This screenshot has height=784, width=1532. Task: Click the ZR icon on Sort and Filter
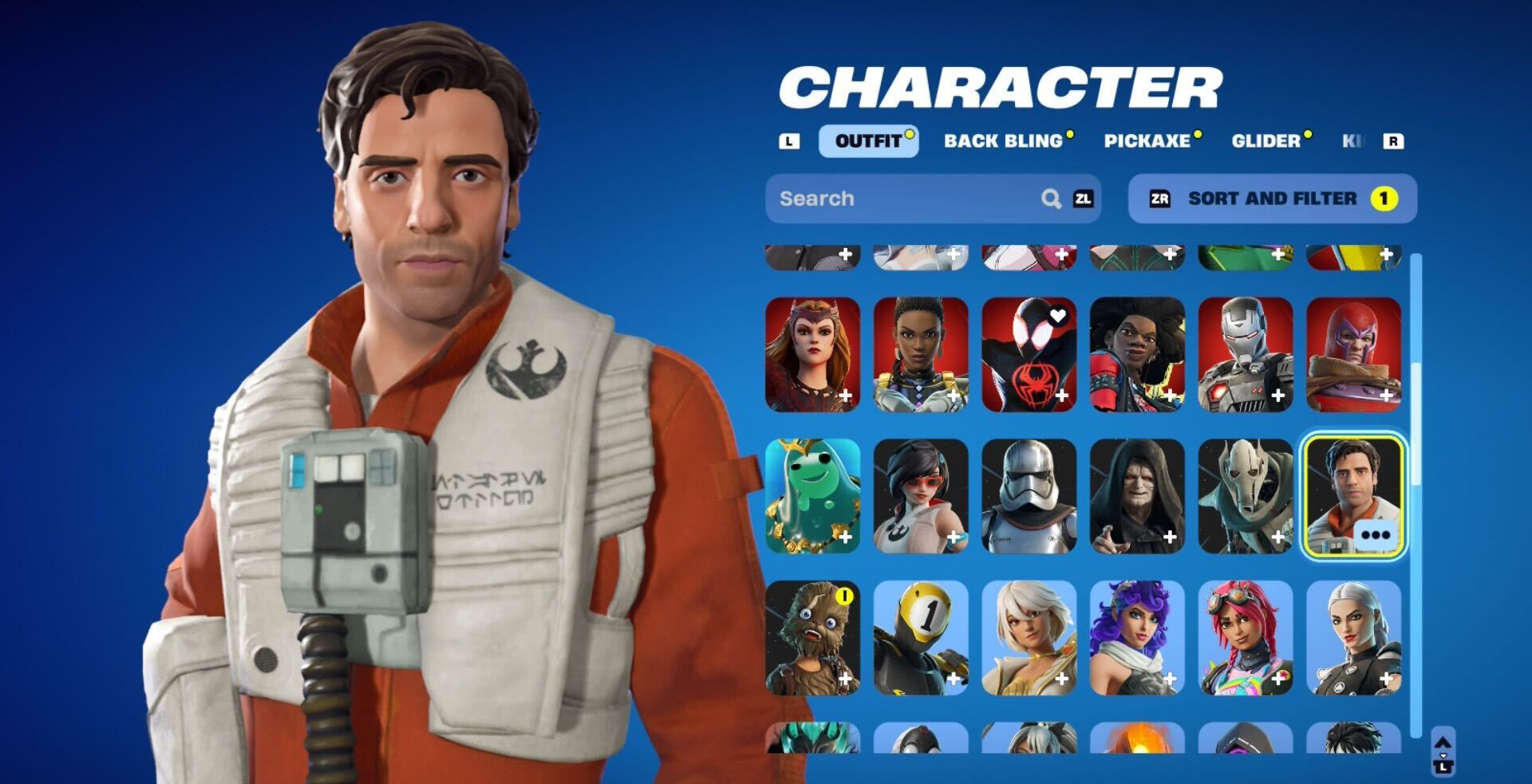click(x=1161, y=199)
